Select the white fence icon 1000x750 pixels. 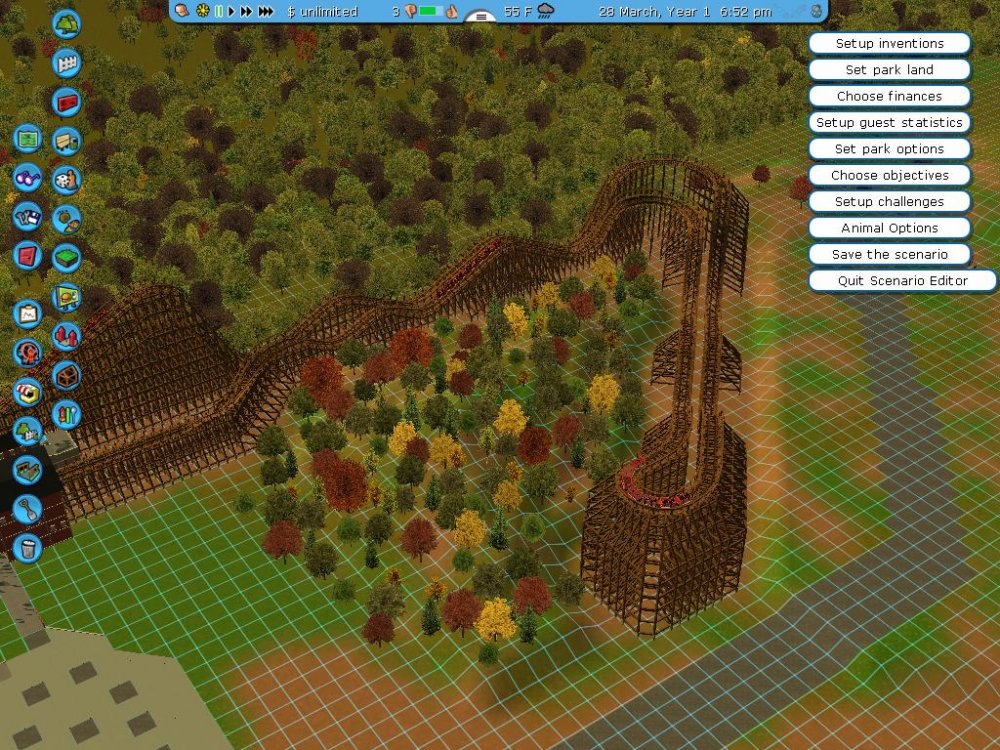(x=66, y=62)
